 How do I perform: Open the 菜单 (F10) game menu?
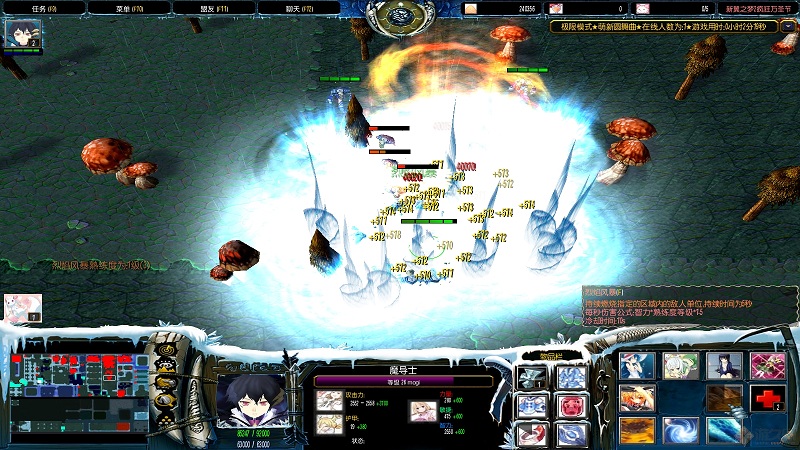pos(129,8)
